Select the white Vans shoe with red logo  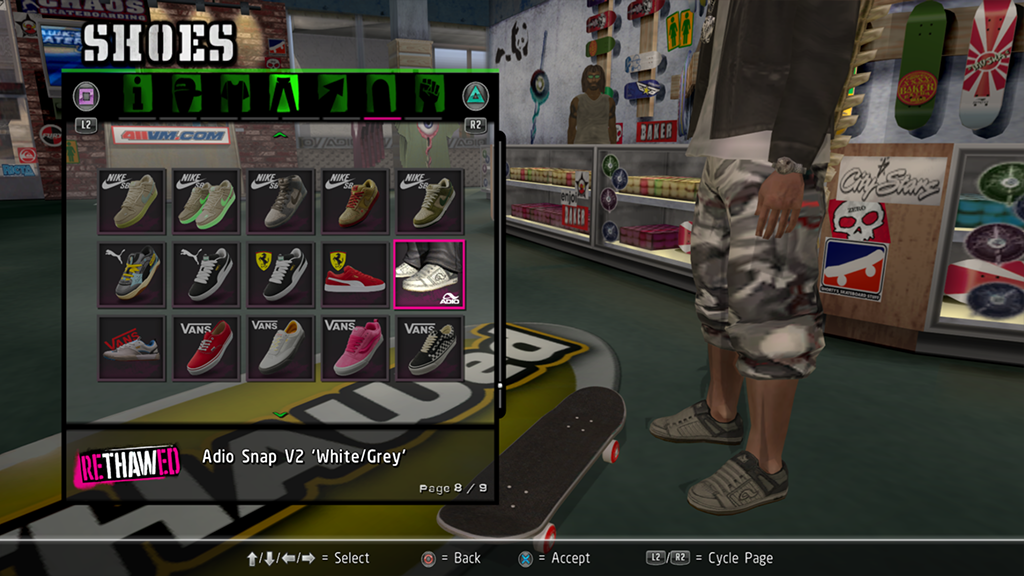(132, 348)
